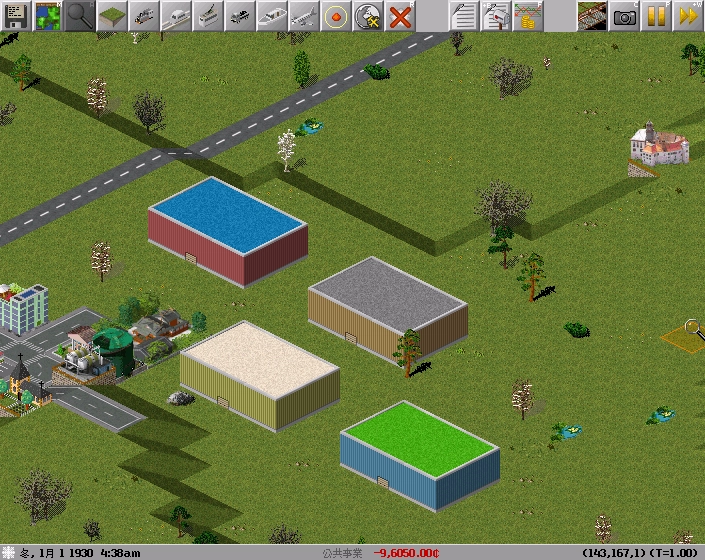
Task: Open the minimap window
Action: (48, 15)
